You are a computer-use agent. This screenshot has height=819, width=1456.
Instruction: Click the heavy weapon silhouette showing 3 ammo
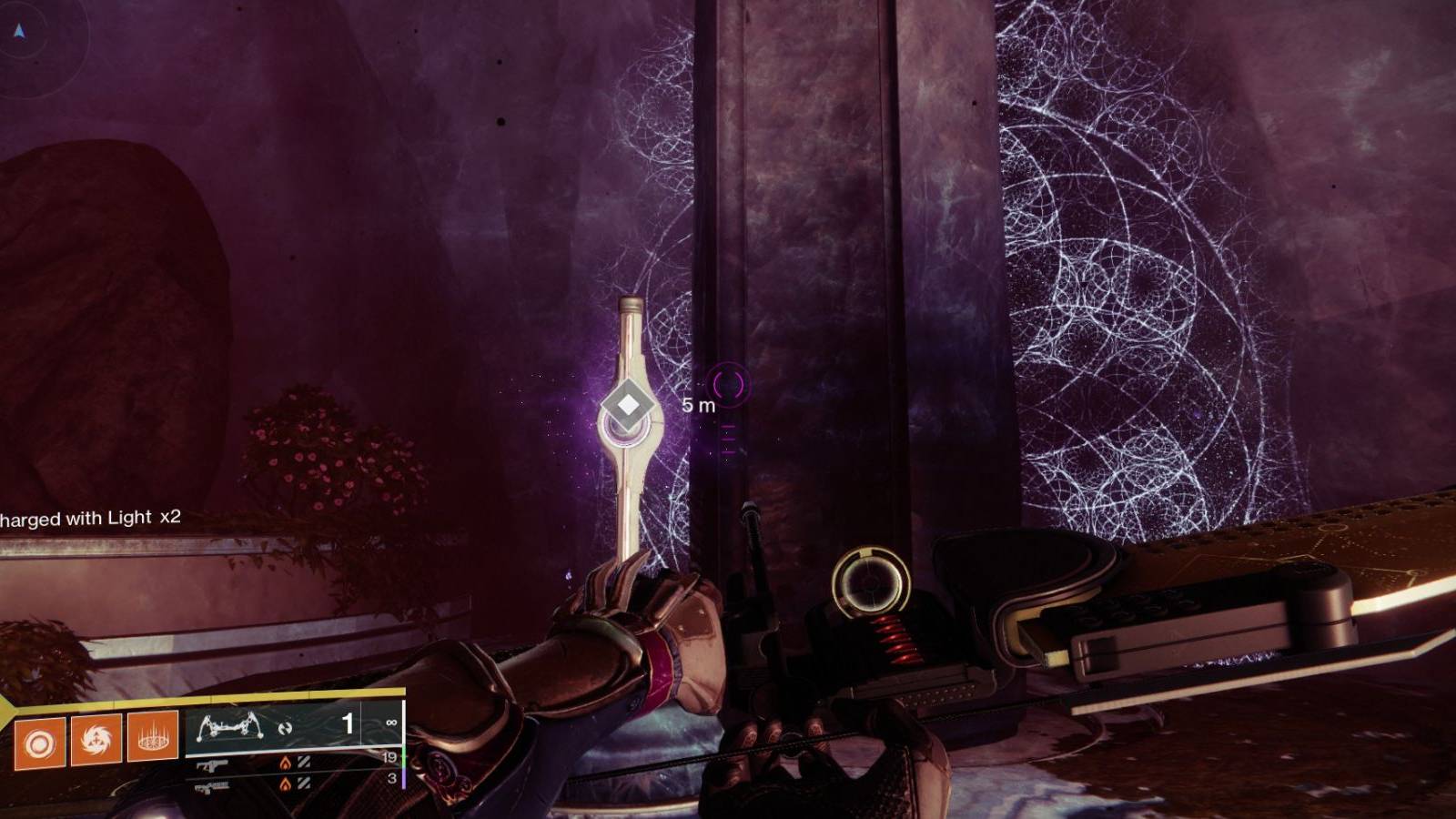211,785
